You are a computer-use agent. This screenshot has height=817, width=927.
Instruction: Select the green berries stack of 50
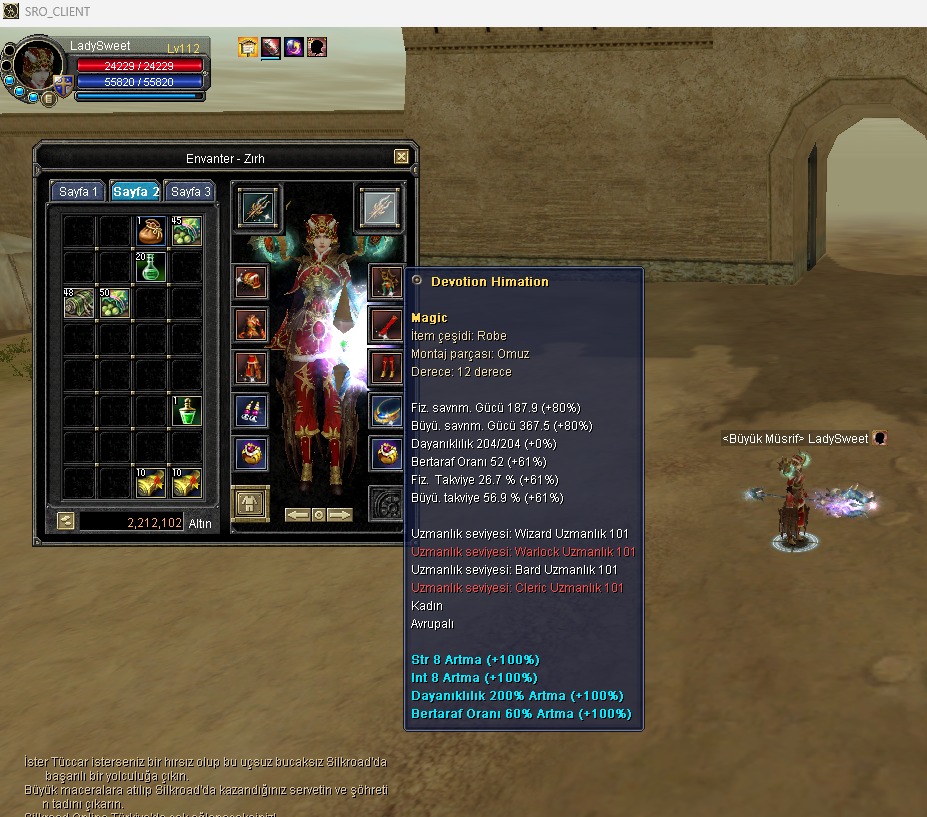pyautogui.click(x=115, y=303)
